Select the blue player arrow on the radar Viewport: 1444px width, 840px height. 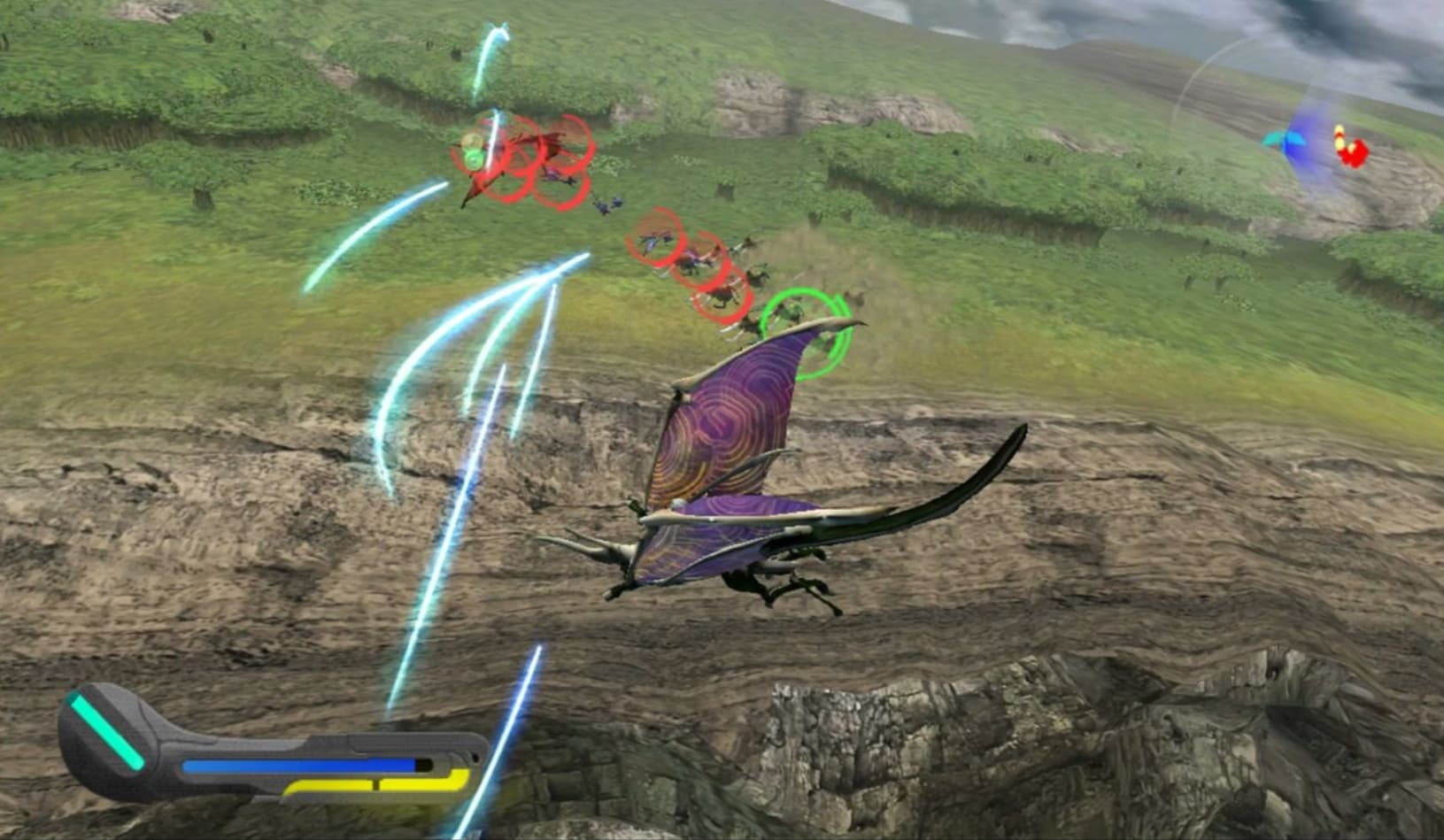tap(1295, 143)
